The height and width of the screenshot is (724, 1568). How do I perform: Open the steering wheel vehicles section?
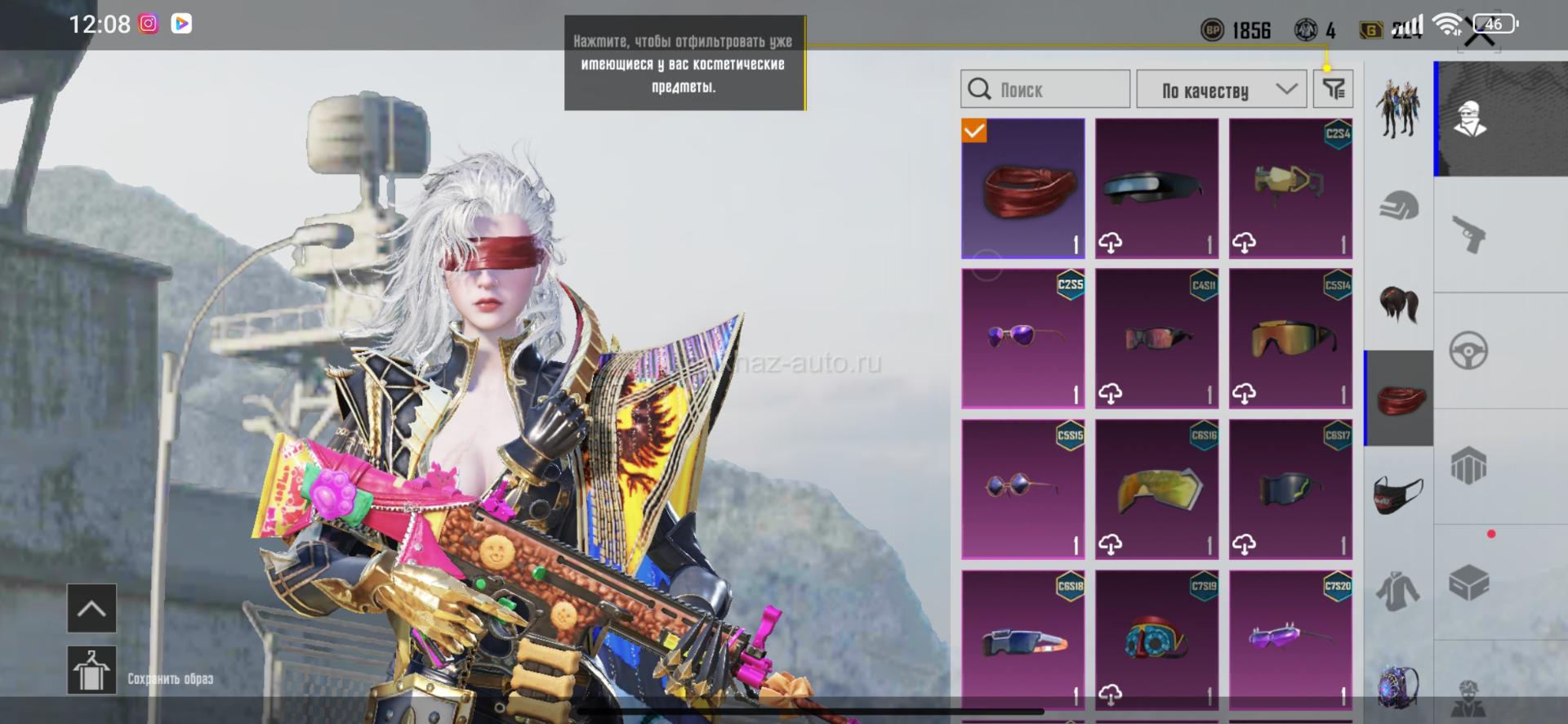pos(1469,351)
